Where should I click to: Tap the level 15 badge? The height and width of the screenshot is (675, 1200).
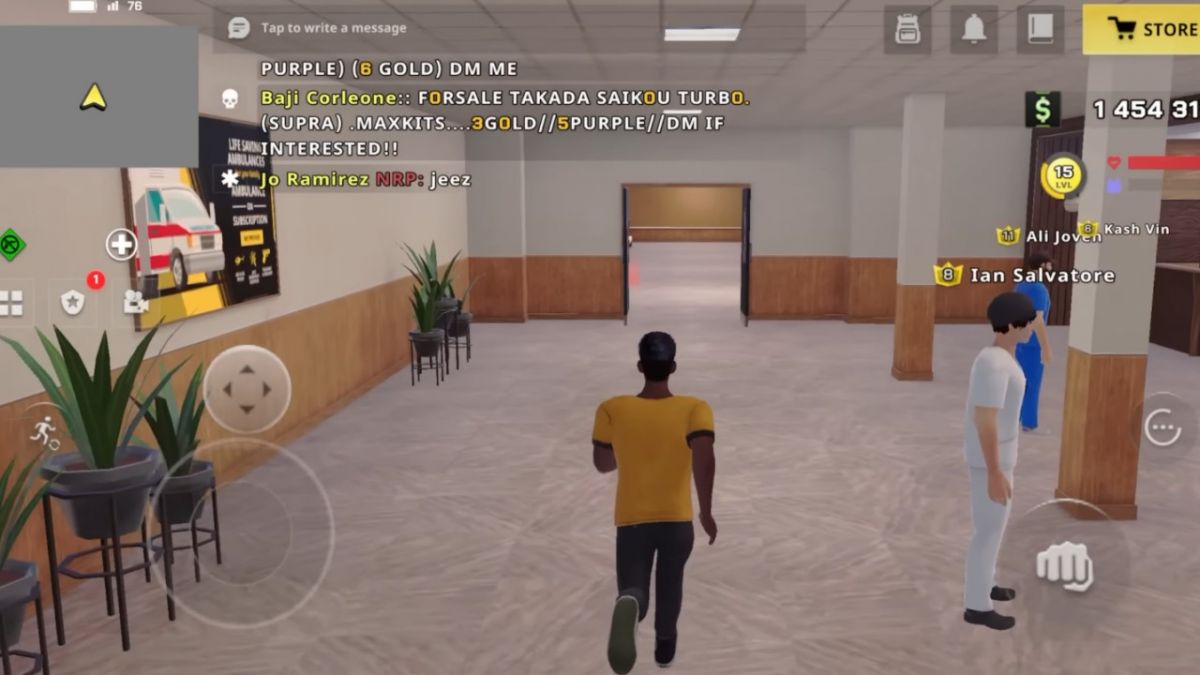tap(1063, 176)
